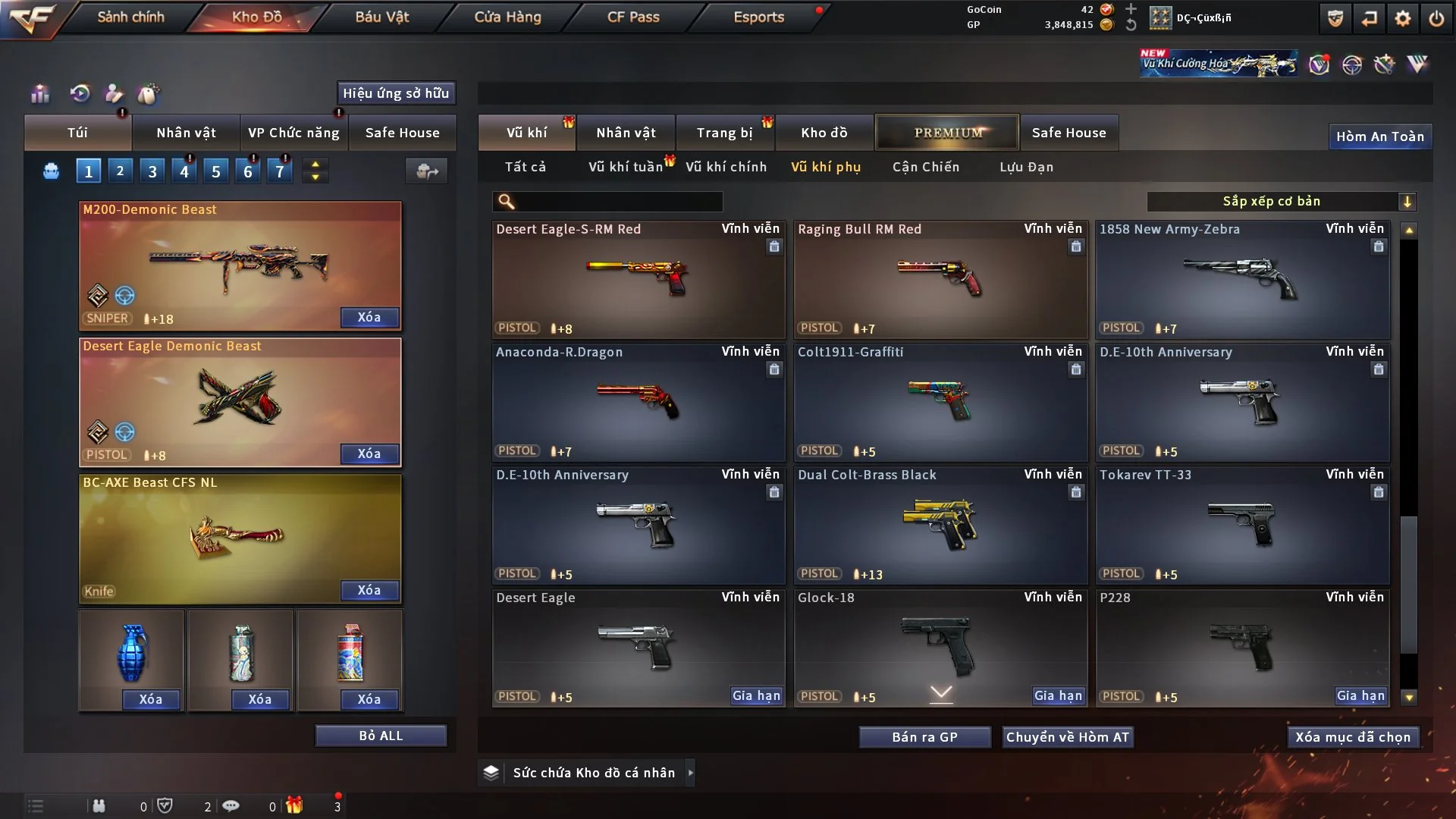Select bag slot number 3

[x=152, y=171]
